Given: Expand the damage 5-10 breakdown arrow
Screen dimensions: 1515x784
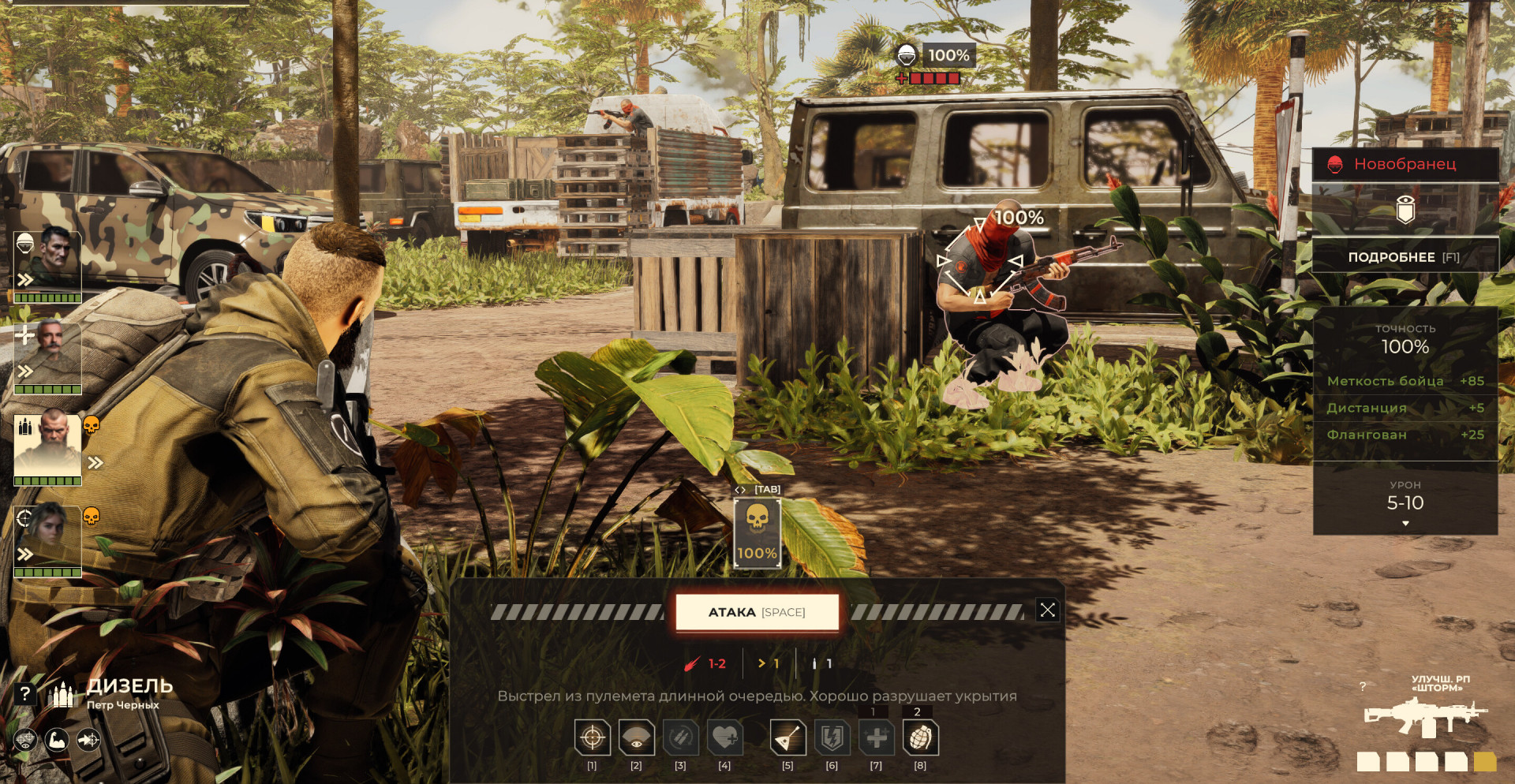Looking at the screenshot, I should [x=1405, y=524].
